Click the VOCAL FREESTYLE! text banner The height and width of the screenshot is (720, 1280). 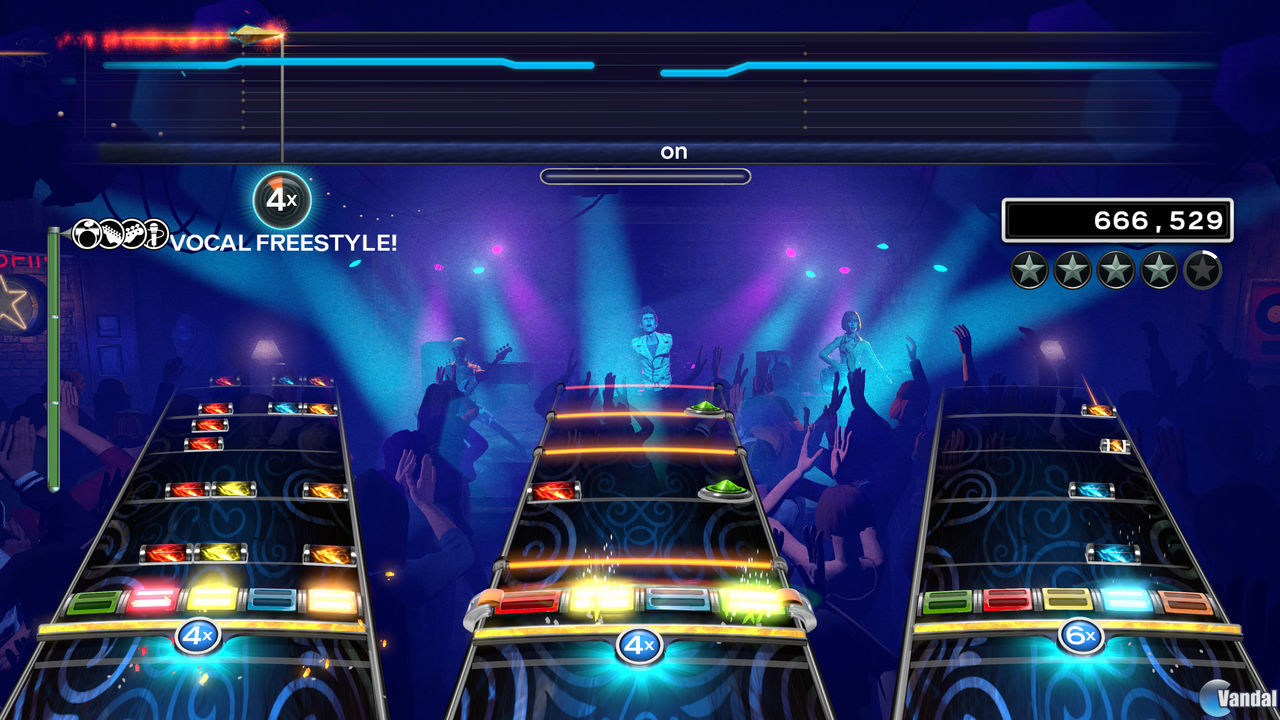coord(283,242)
